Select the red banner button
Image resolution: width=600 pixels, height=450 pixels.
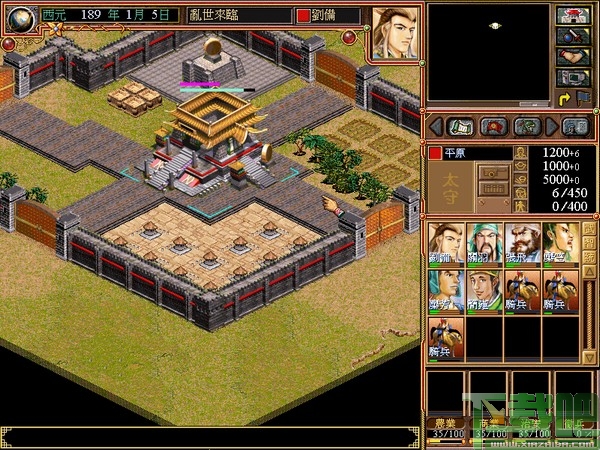tap(493, 127)
